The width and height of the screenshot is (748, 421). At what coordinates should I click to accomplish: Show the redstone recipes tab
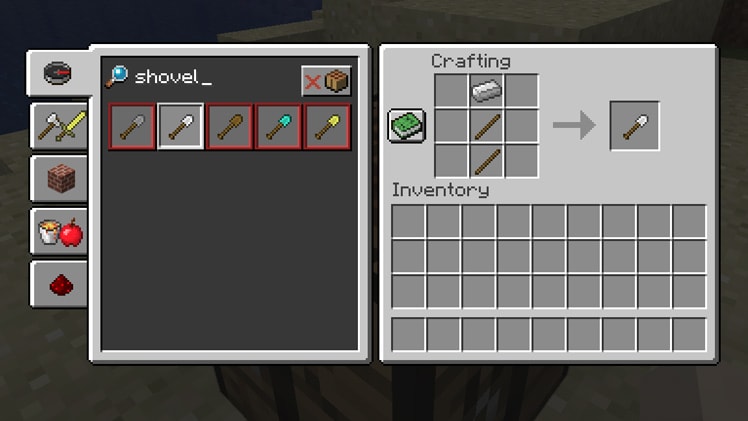click(x=59, y=285)
